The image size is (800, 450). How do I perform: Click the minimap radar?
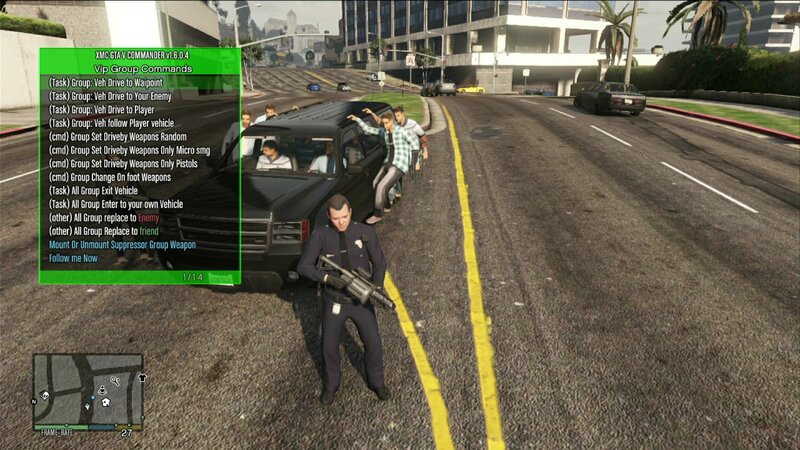click(88, 392)
